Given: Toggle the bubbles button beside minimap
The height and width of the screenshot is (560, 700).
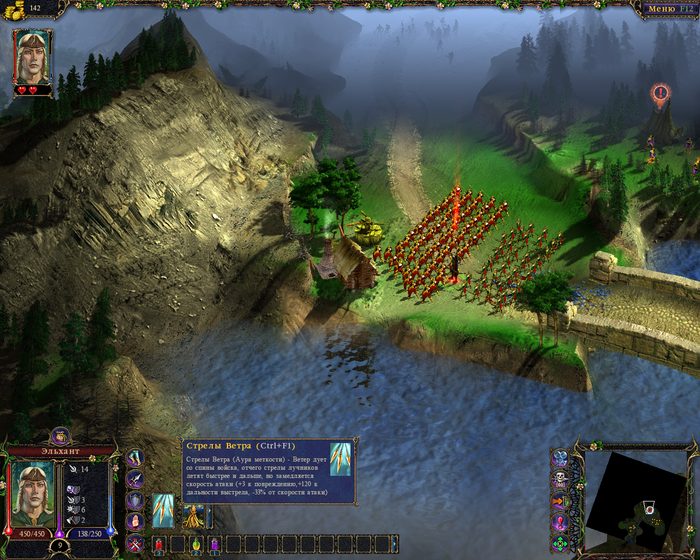Looking at the screenshot, I should [560, 459].
